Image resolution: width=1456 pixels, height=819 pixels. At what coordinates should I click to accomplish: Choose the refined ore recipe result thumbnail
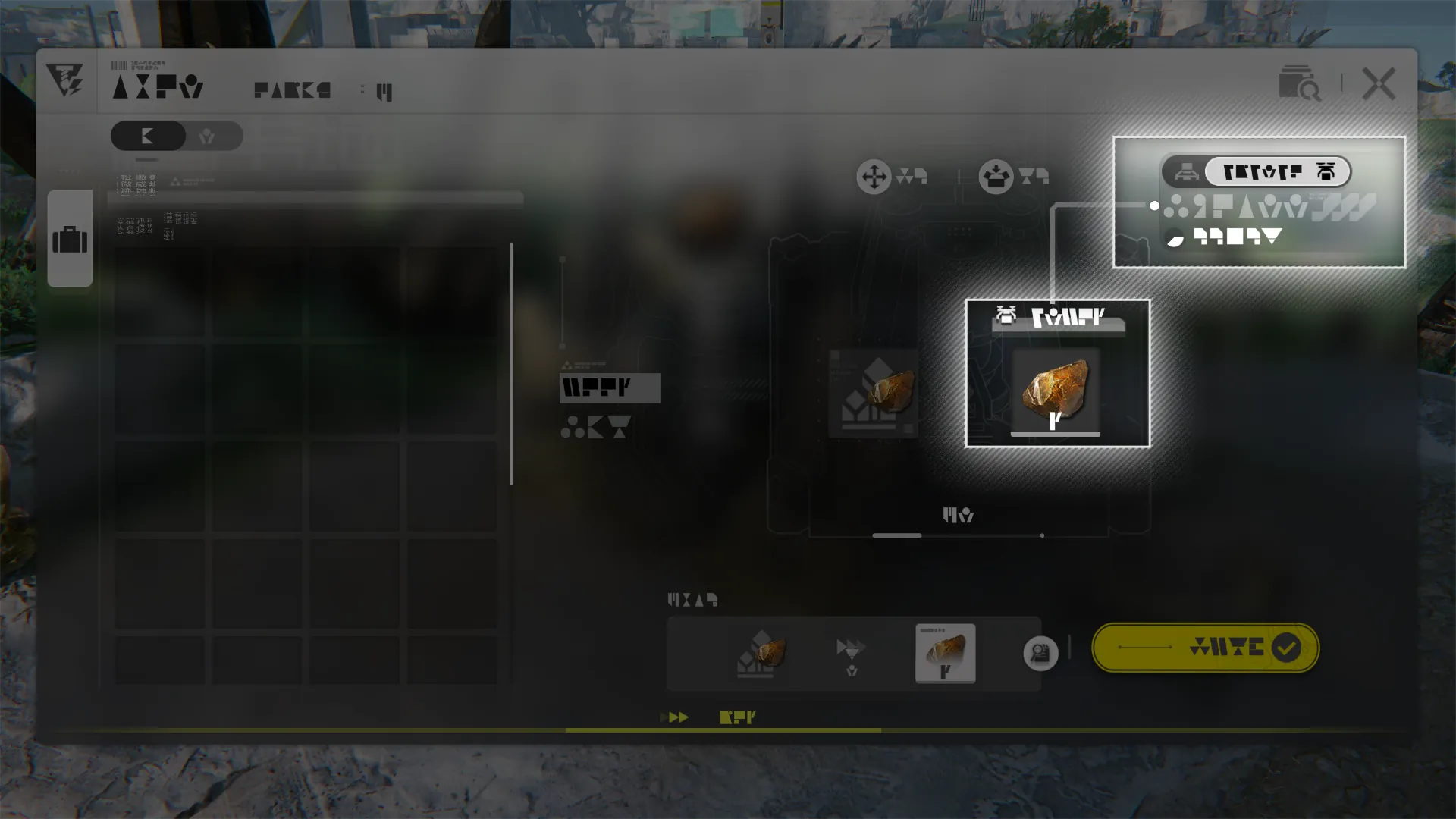click(945, 653)
